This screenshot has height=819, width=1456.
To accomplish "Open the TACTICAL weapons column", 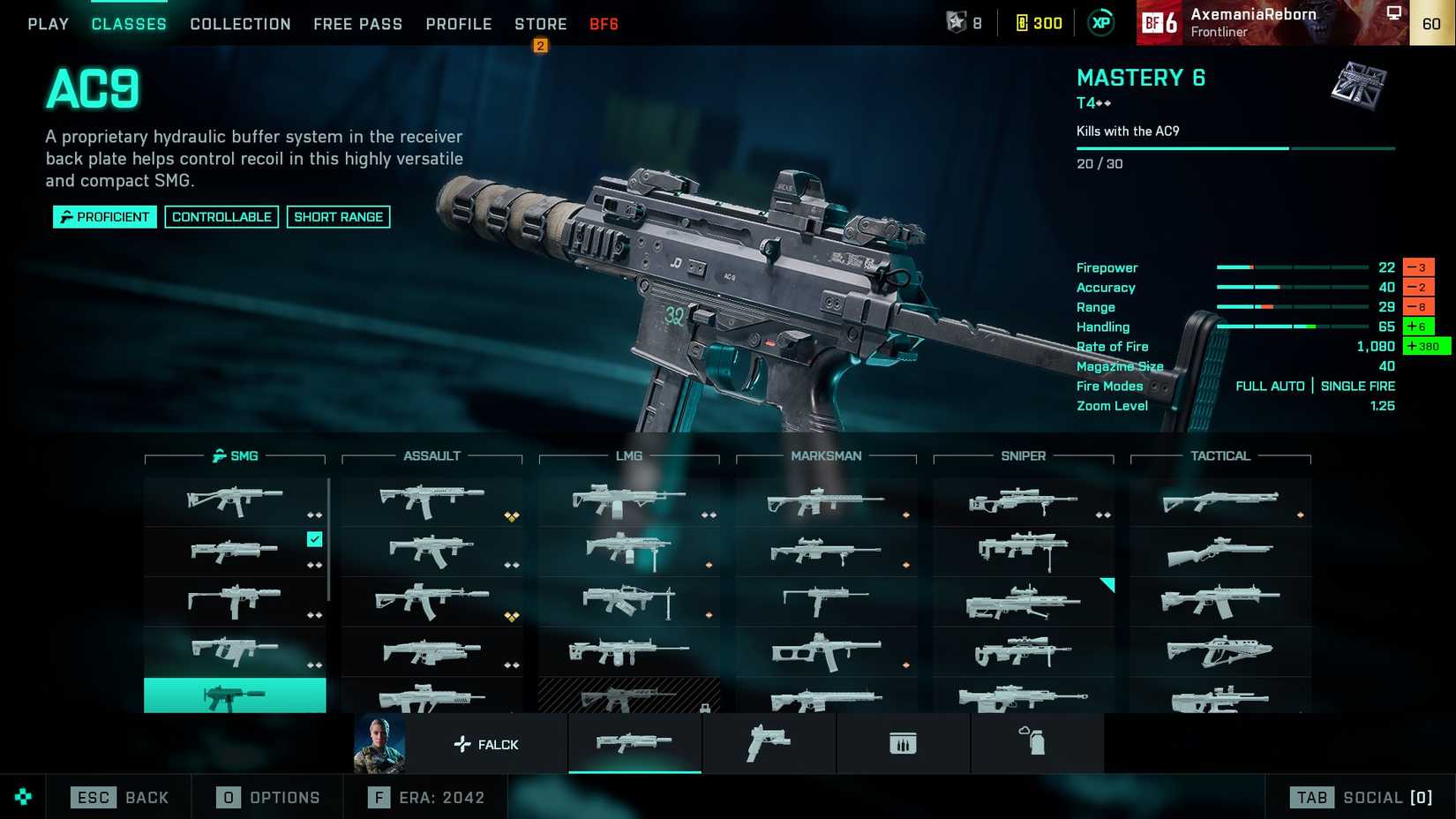I will [x=1220, y=455].
